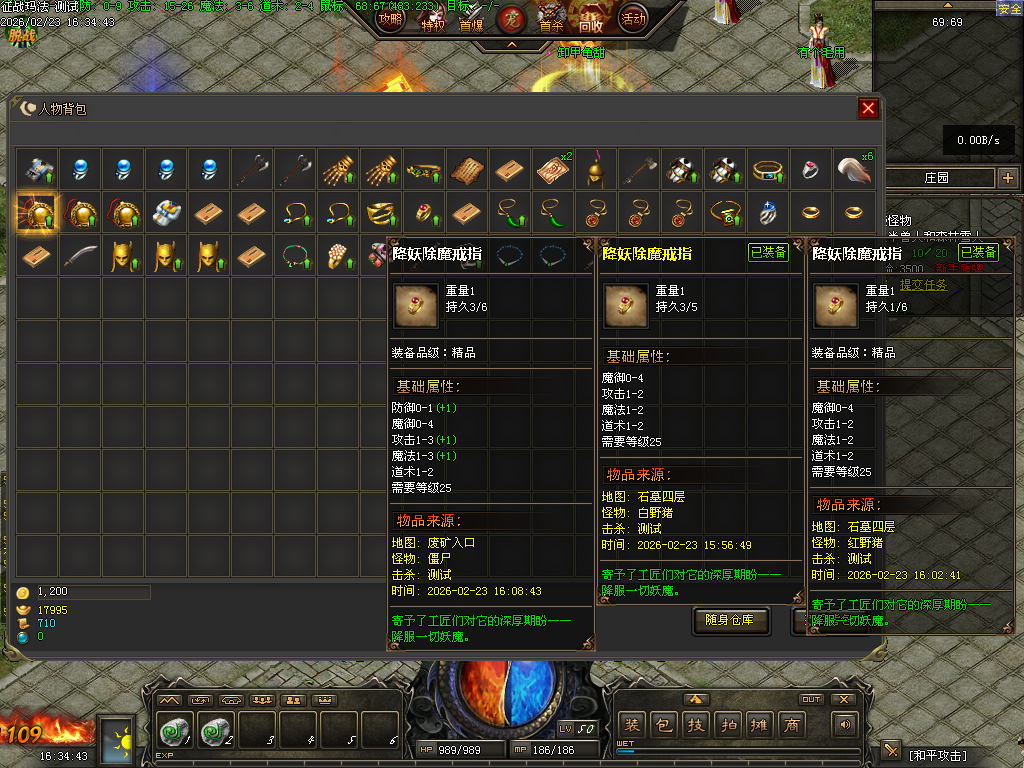Use the green stone in hotbar slot 1

(x=175, y=731)
